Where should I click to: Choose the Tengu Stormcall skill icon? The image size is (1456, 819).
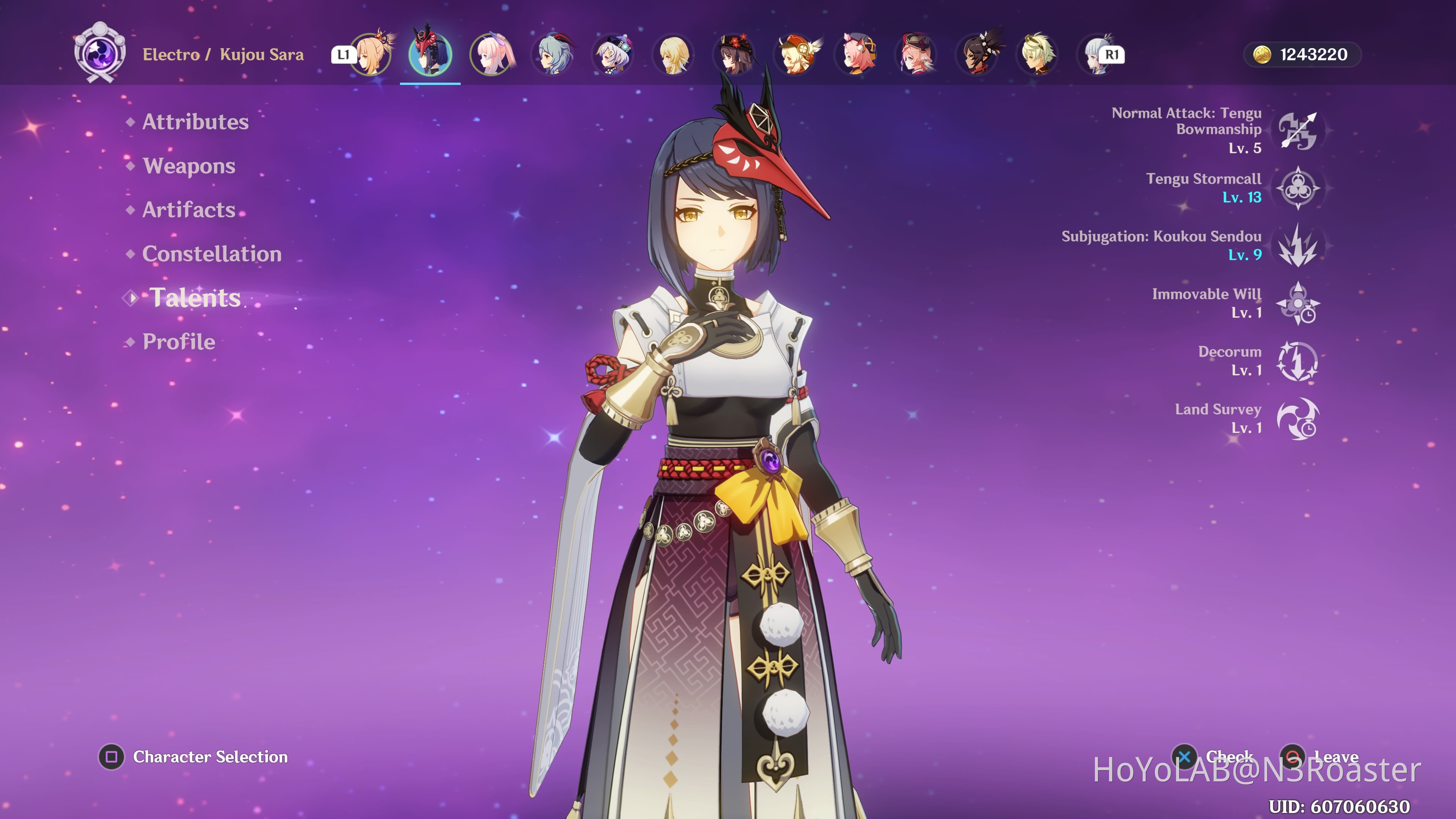tap(1297, 188)
